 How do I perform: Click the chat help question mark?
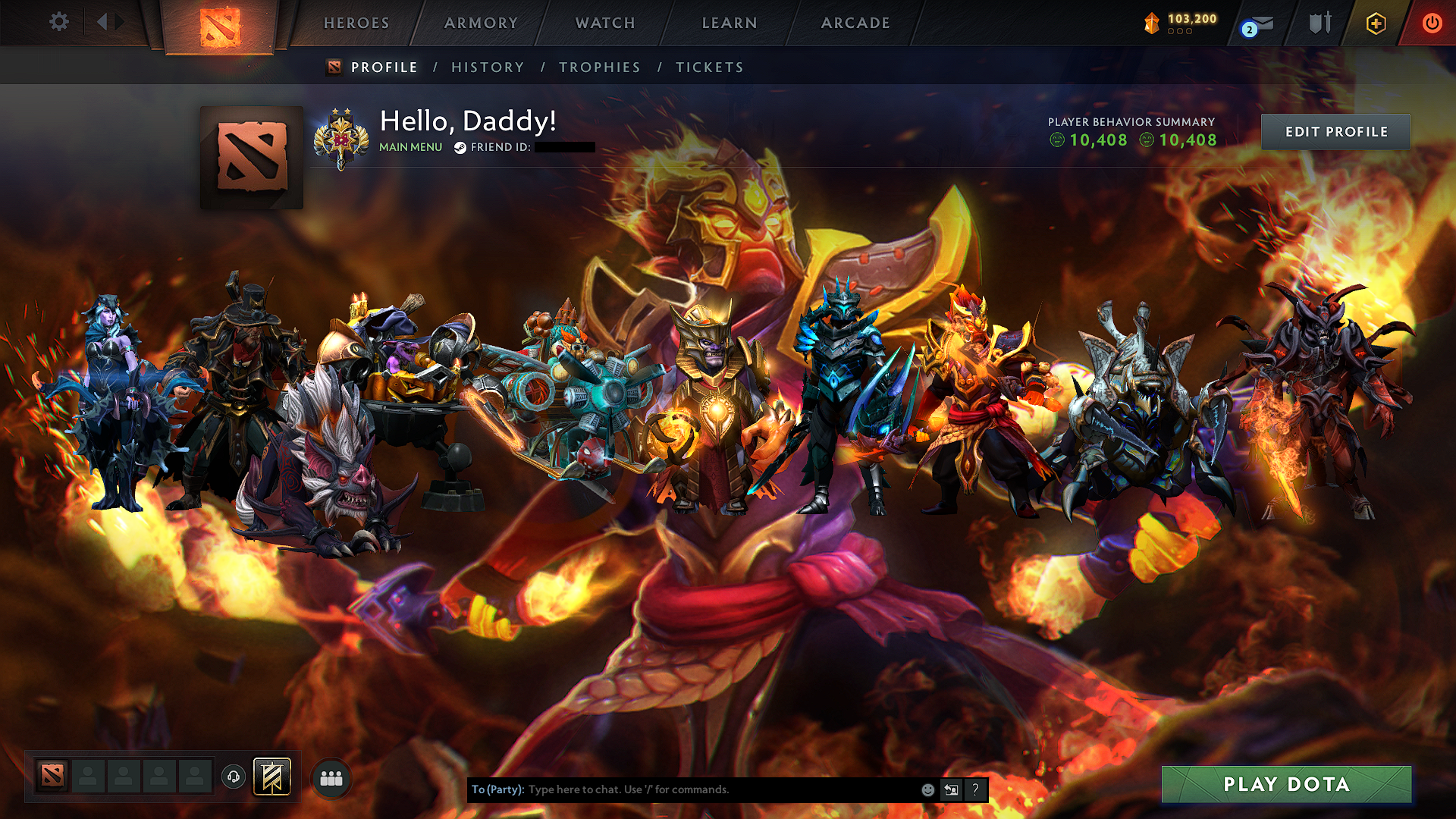[x=975, y=789]
